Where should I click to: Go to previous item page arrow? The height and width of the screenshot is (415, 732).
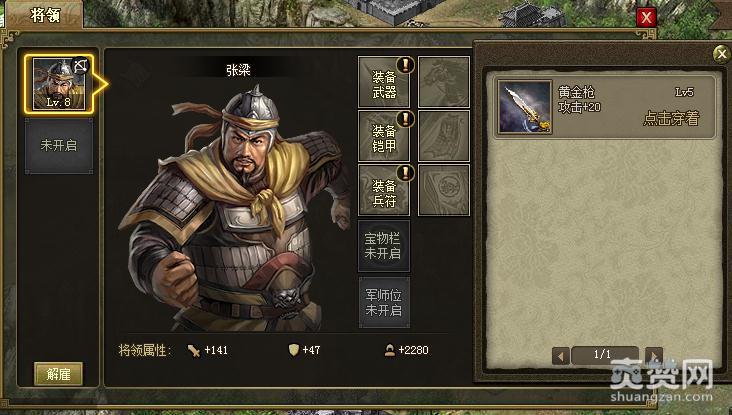point(561,355)
